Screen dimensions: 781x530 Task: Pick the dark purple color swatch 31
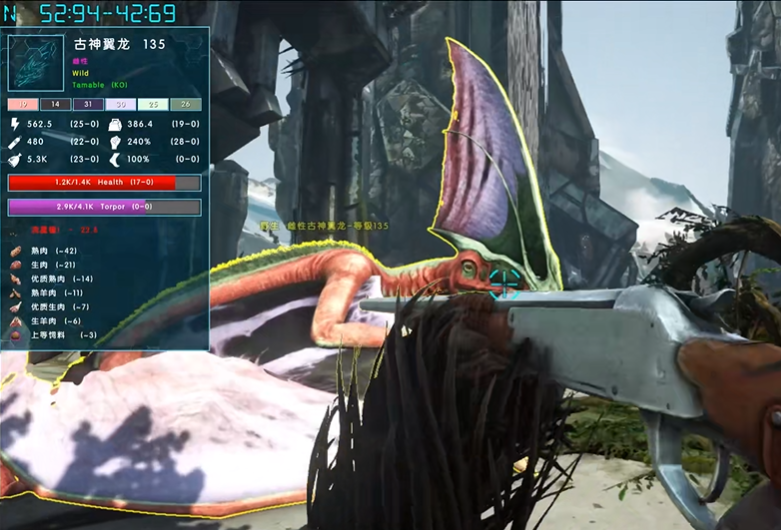[x=88, y=104]
